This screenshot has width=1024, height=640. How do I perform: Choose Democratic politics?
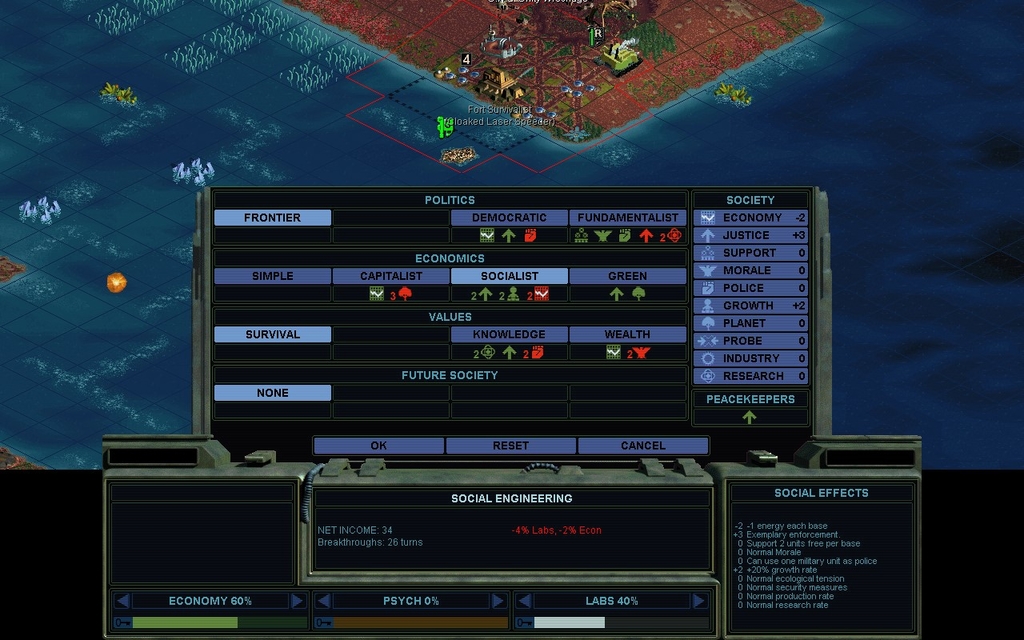click(x=509, y=217)
